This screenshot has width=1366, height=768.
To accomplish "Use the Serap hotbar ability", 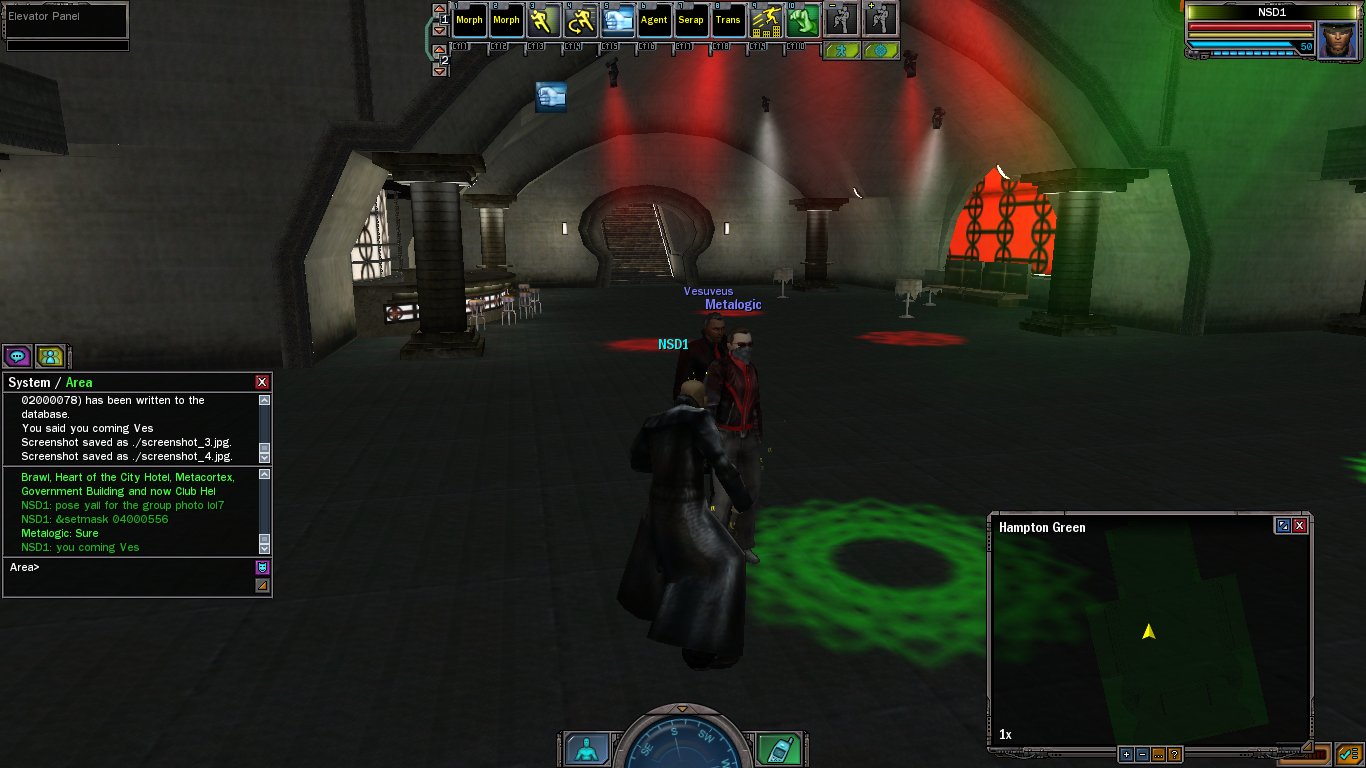I will click(691, 20).
